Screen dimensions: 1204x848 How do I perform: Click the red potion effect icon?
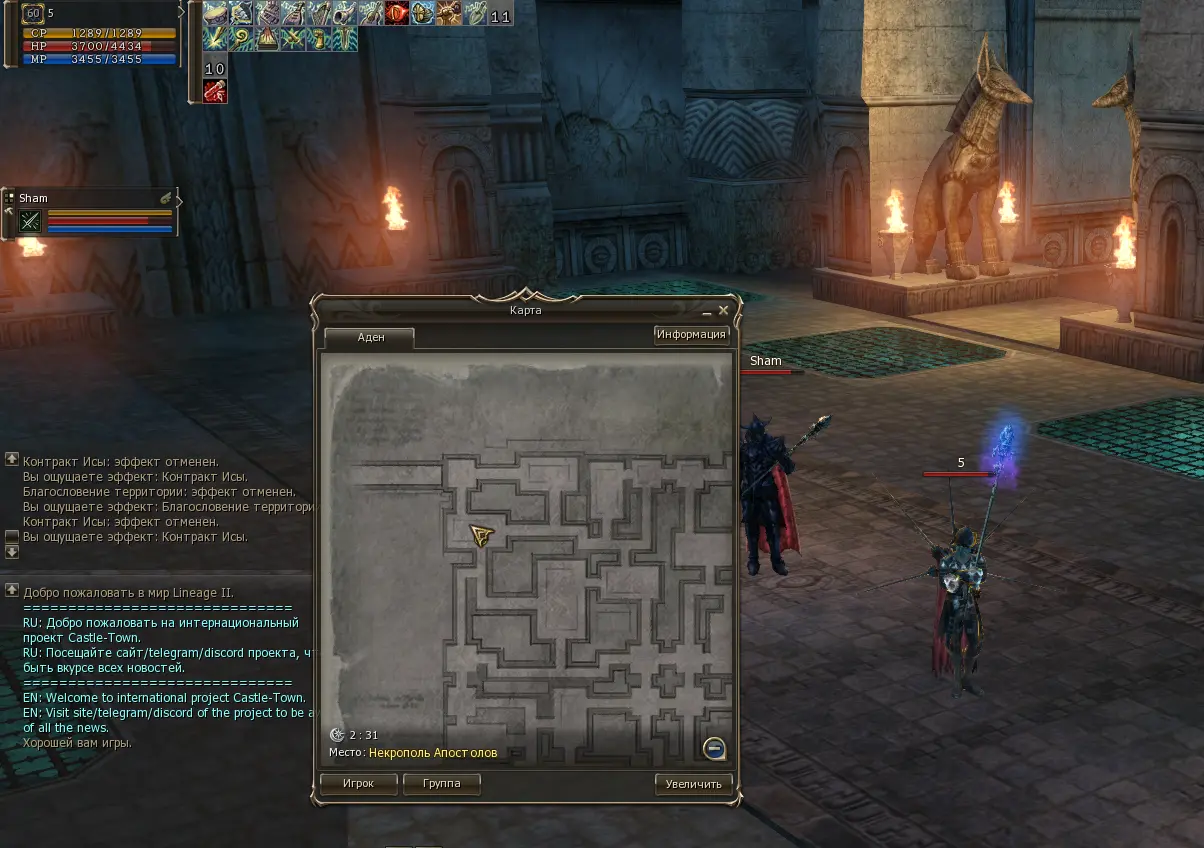(215, 91)
